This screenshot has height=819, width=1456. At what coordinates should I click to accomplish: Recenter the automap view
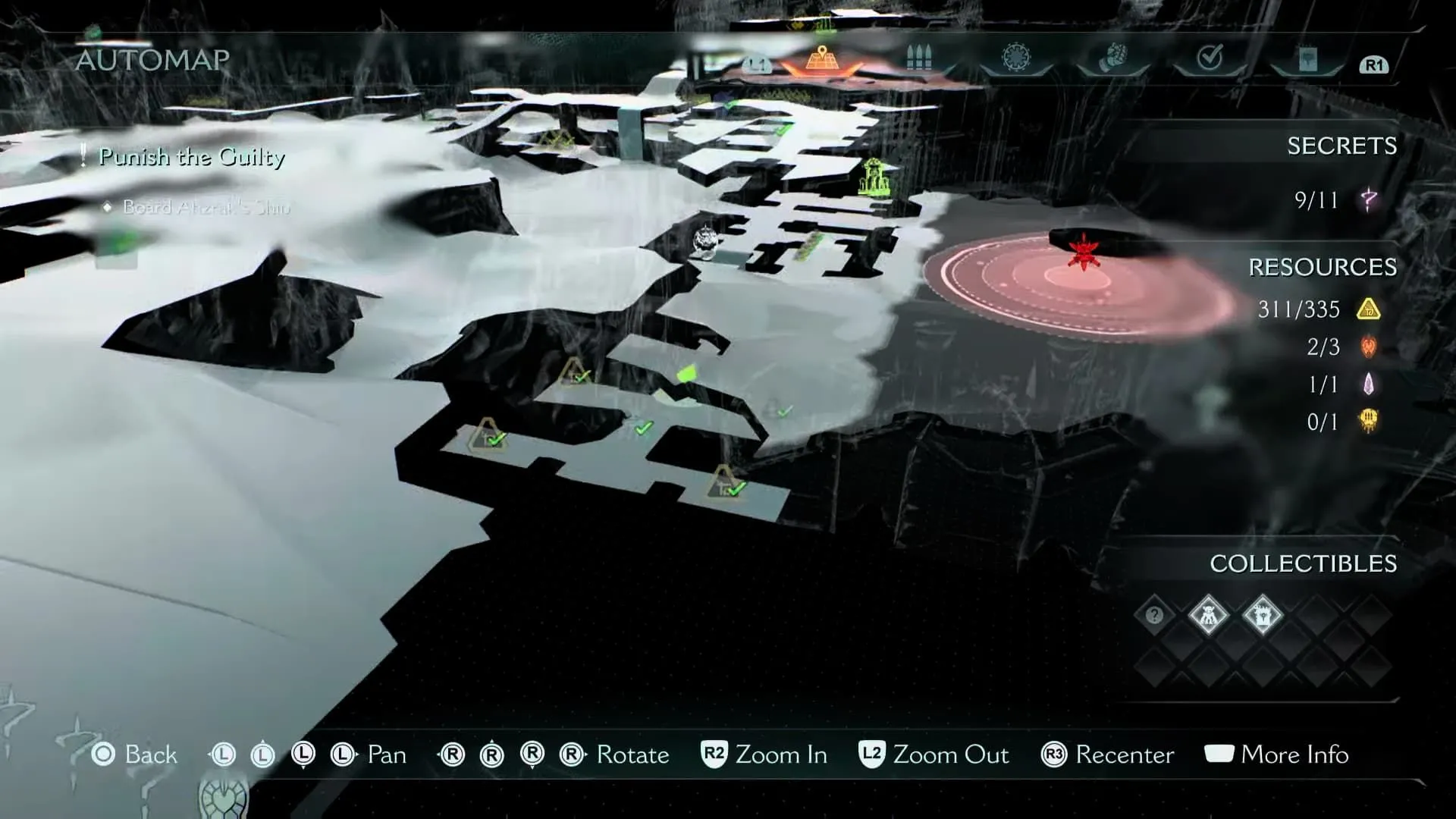click(1108, 755)
